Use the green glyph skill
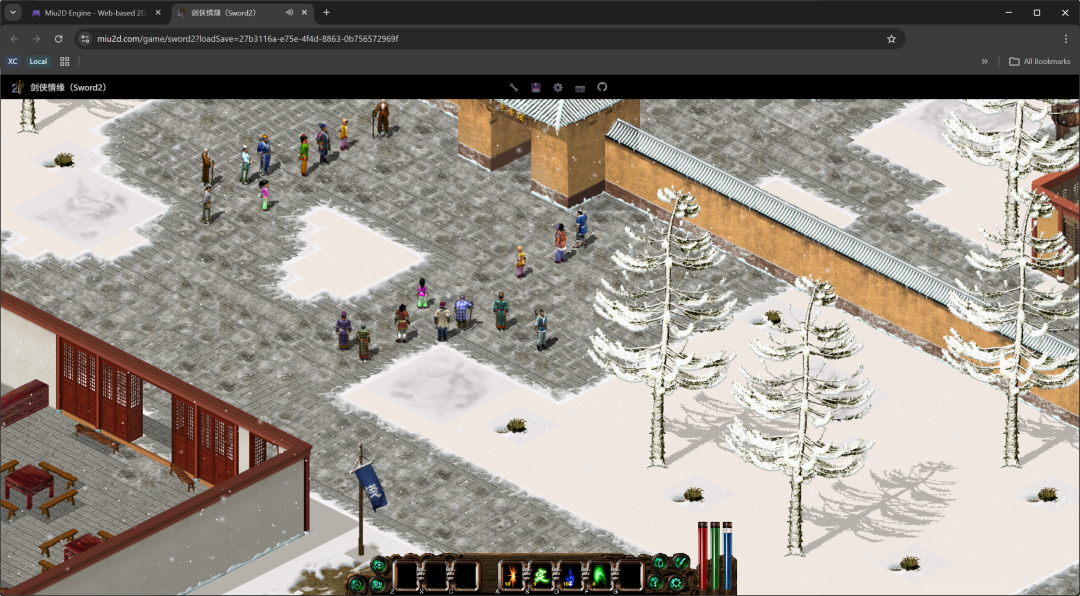 [x=541, y=576]
